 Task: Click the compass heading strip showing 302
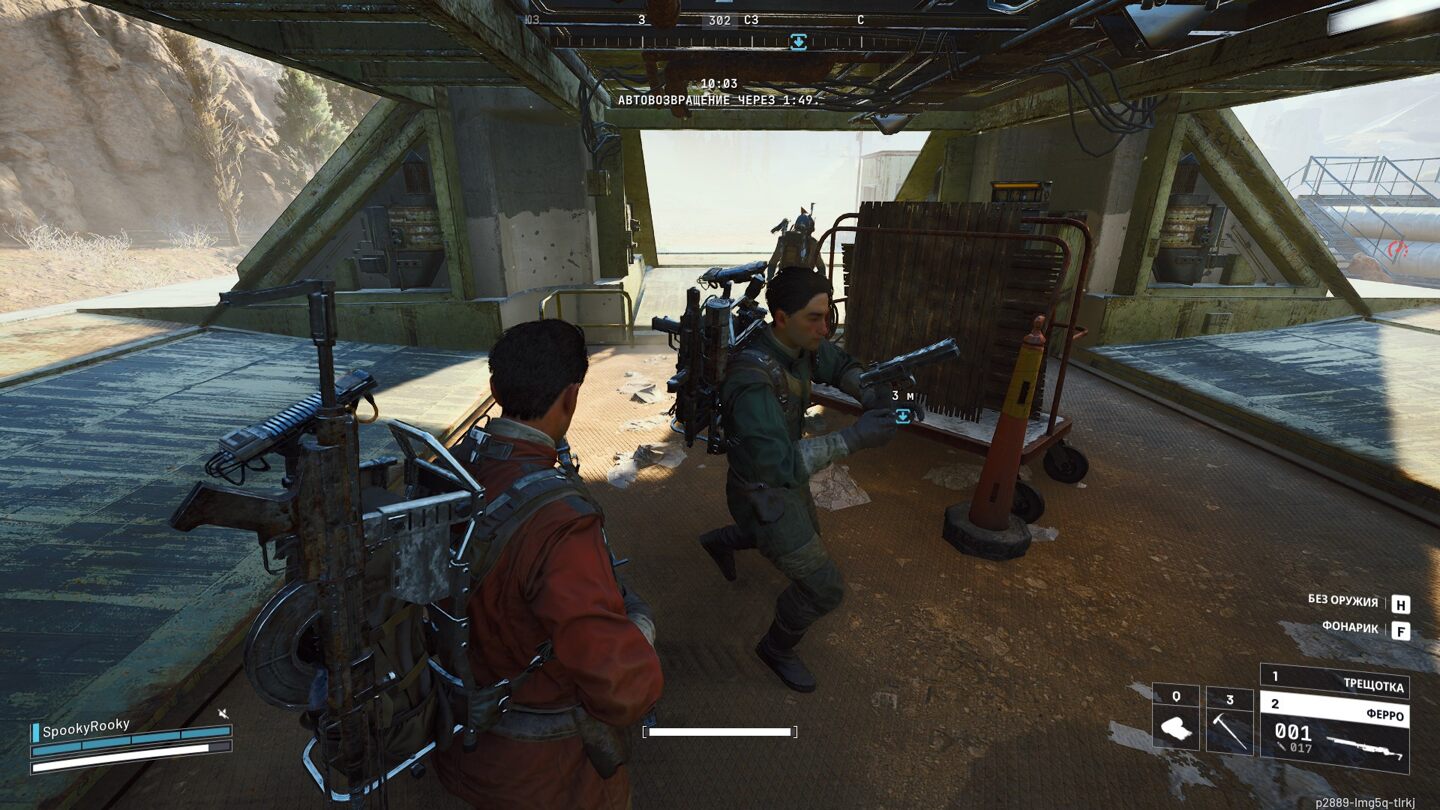(719, 20)
